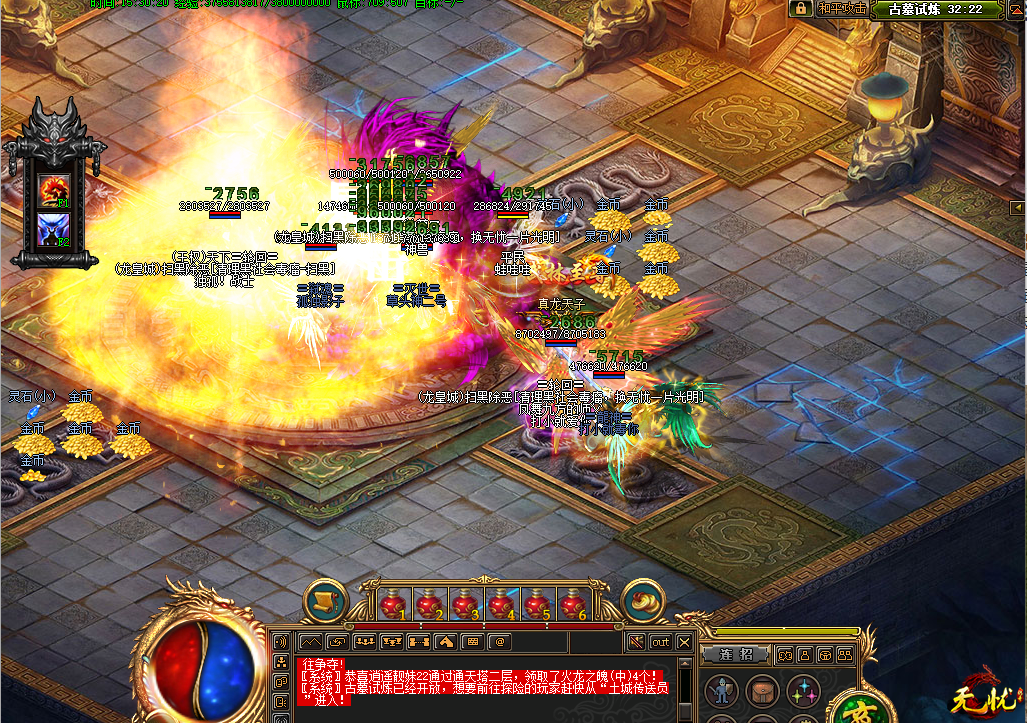Close the chat panel with X
This screenshot has width=1027, height=723.
[685, 641]
